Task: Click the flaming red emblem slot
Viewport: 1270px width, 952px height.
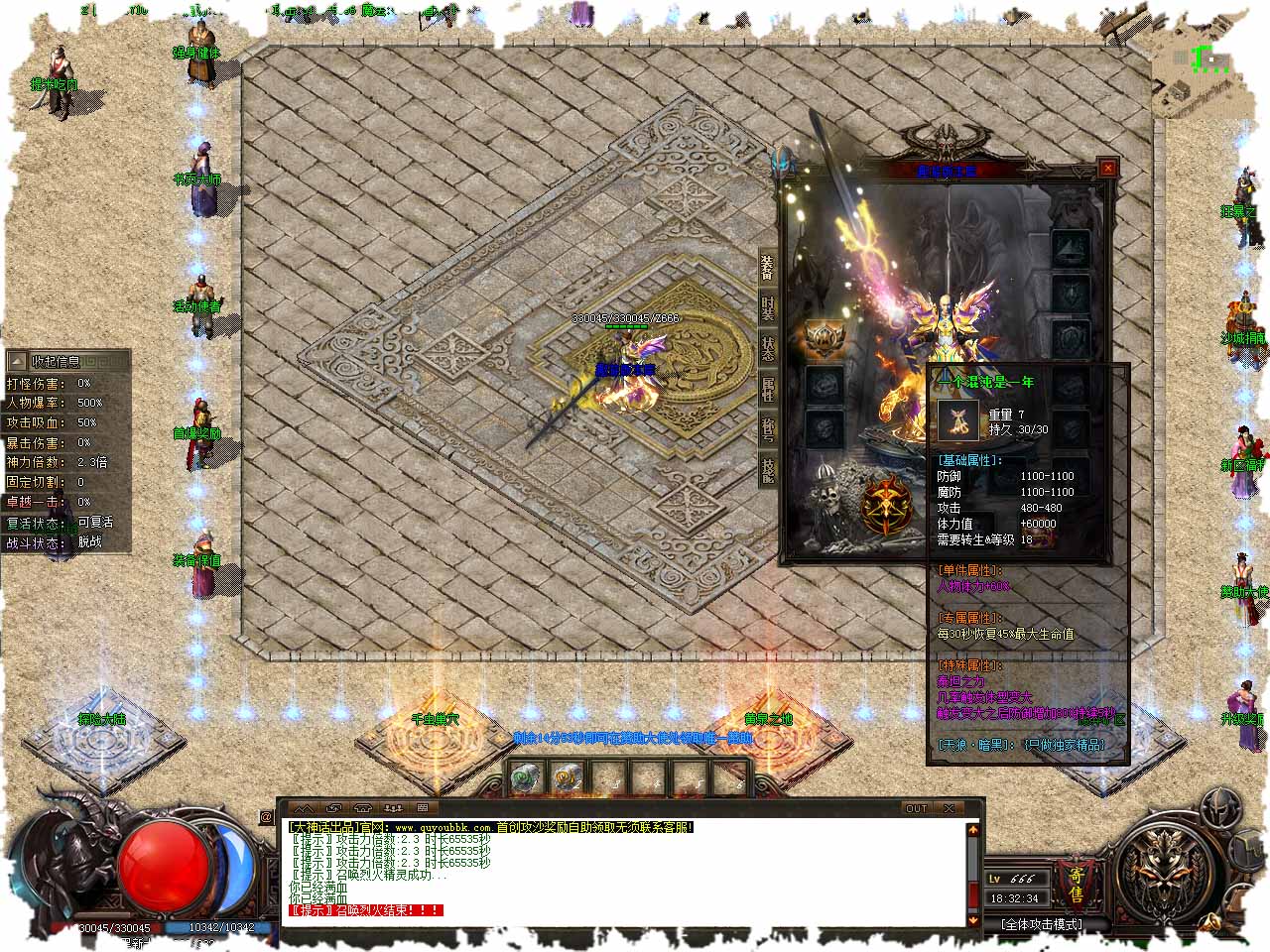Action: (886, 505)
